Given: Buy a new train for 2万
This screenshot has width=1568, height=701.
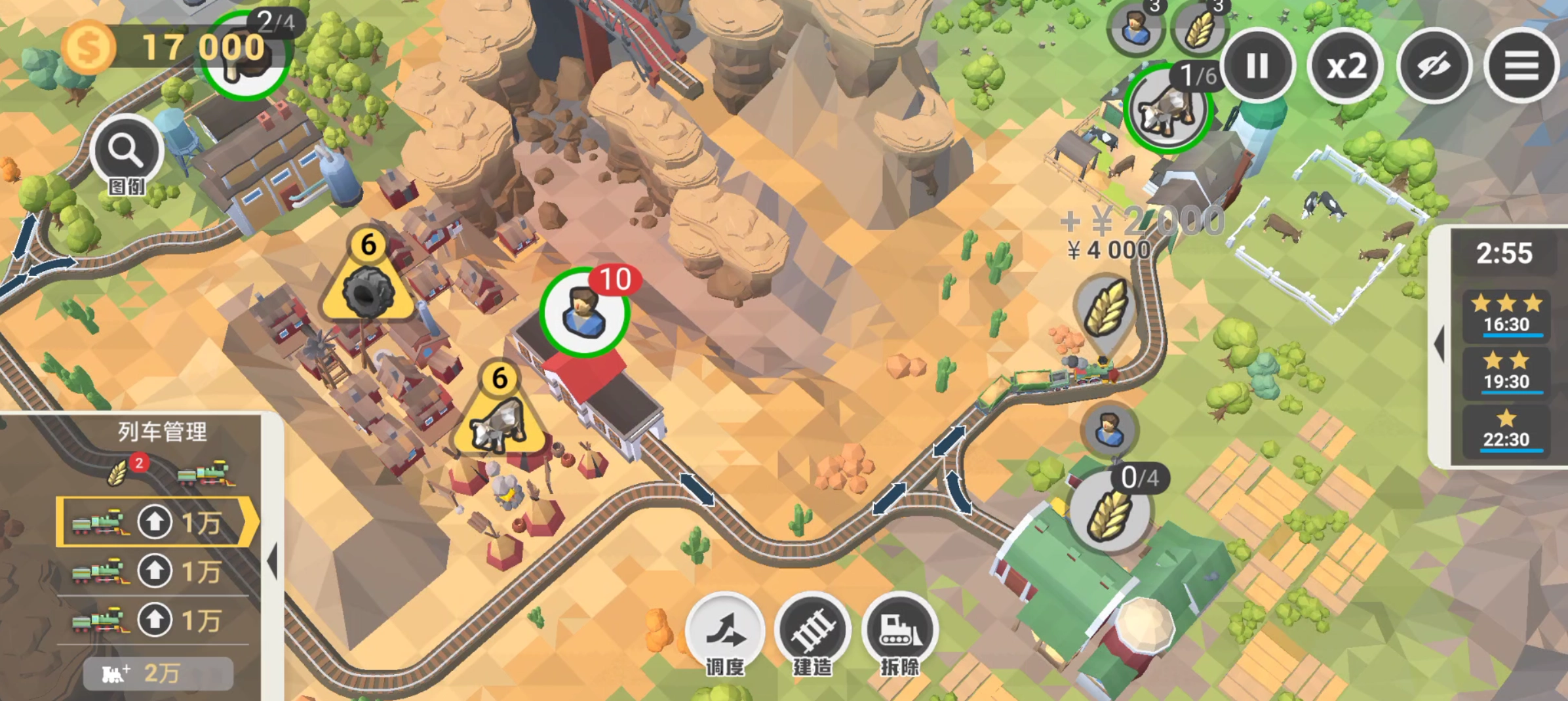Looking at the screenshot, I should 158,673.
